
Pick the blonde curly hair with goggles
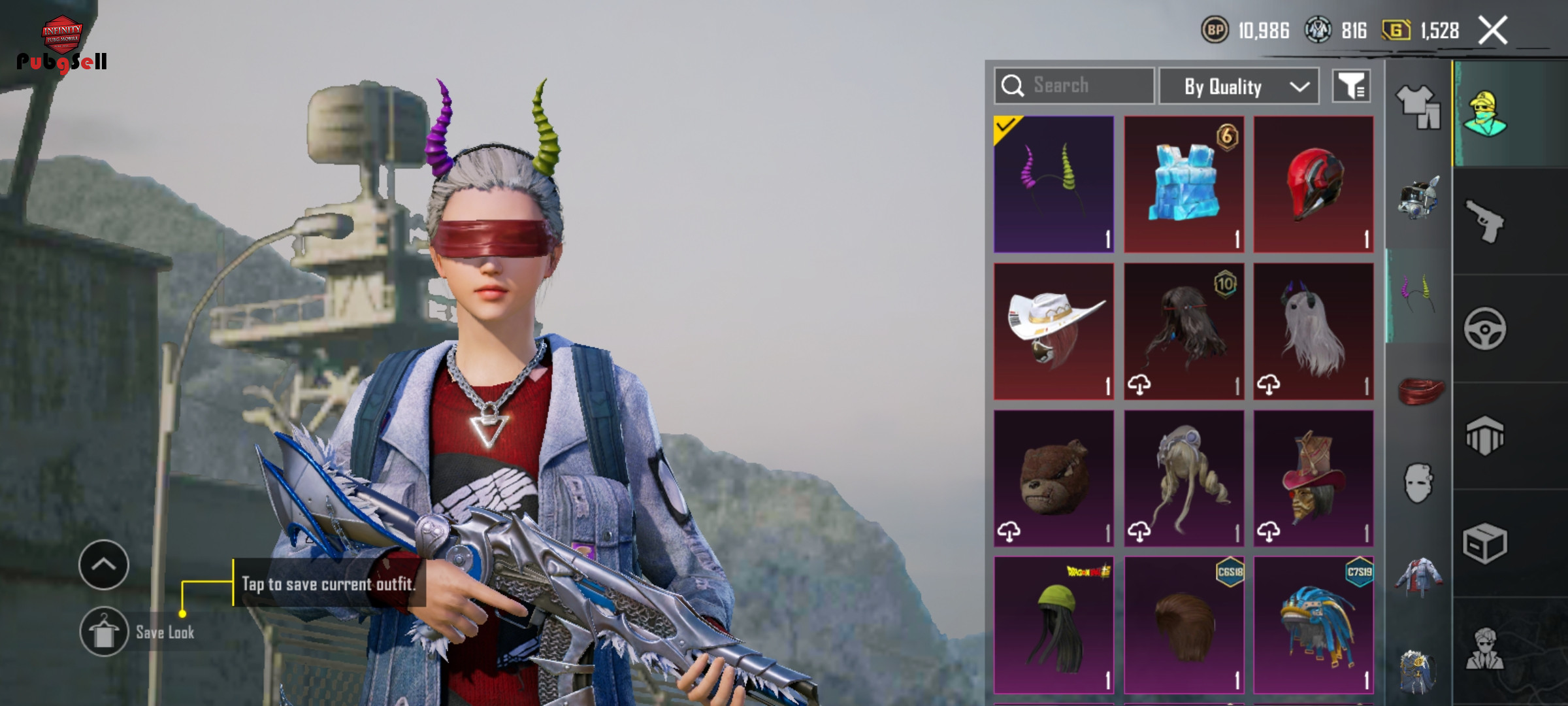pyautogui.click(x=1184, y=478)
